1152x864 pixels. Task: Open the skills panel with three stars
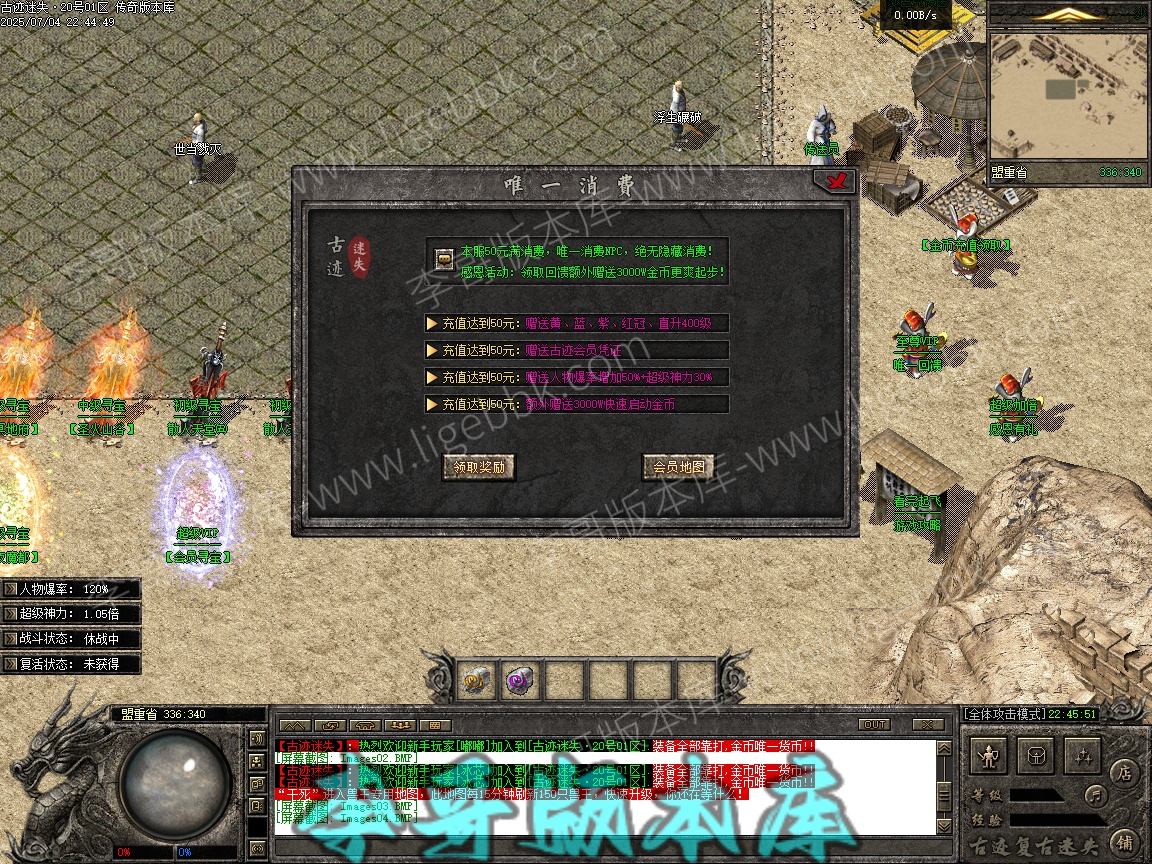pos(1082,756)
